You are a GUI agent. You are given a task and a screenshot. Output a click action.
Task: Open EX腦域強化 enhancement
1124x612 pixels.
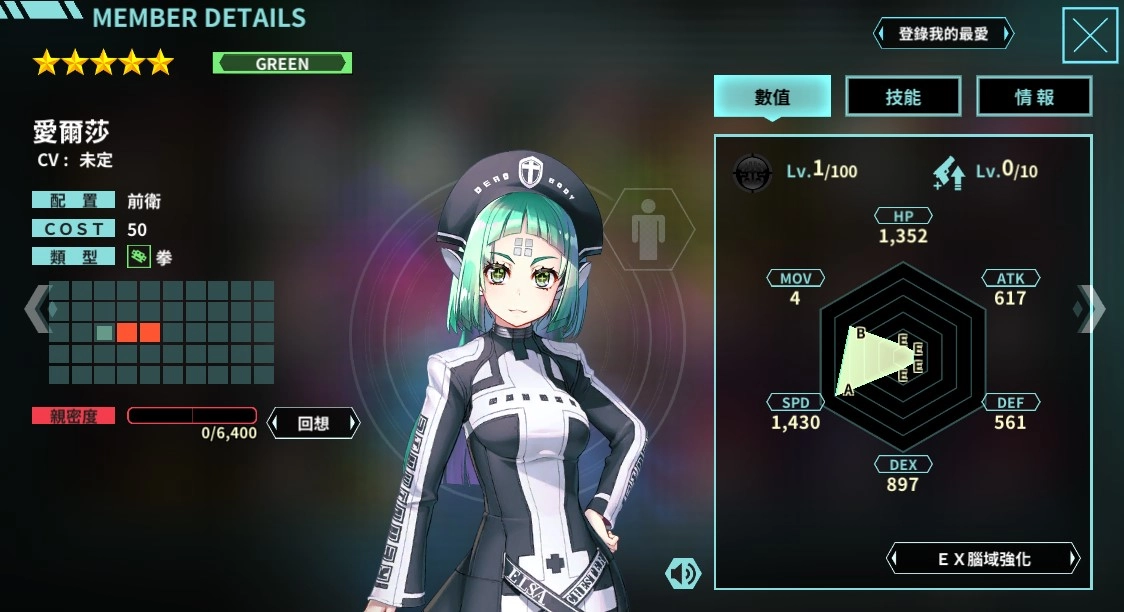tap(984, 559)
